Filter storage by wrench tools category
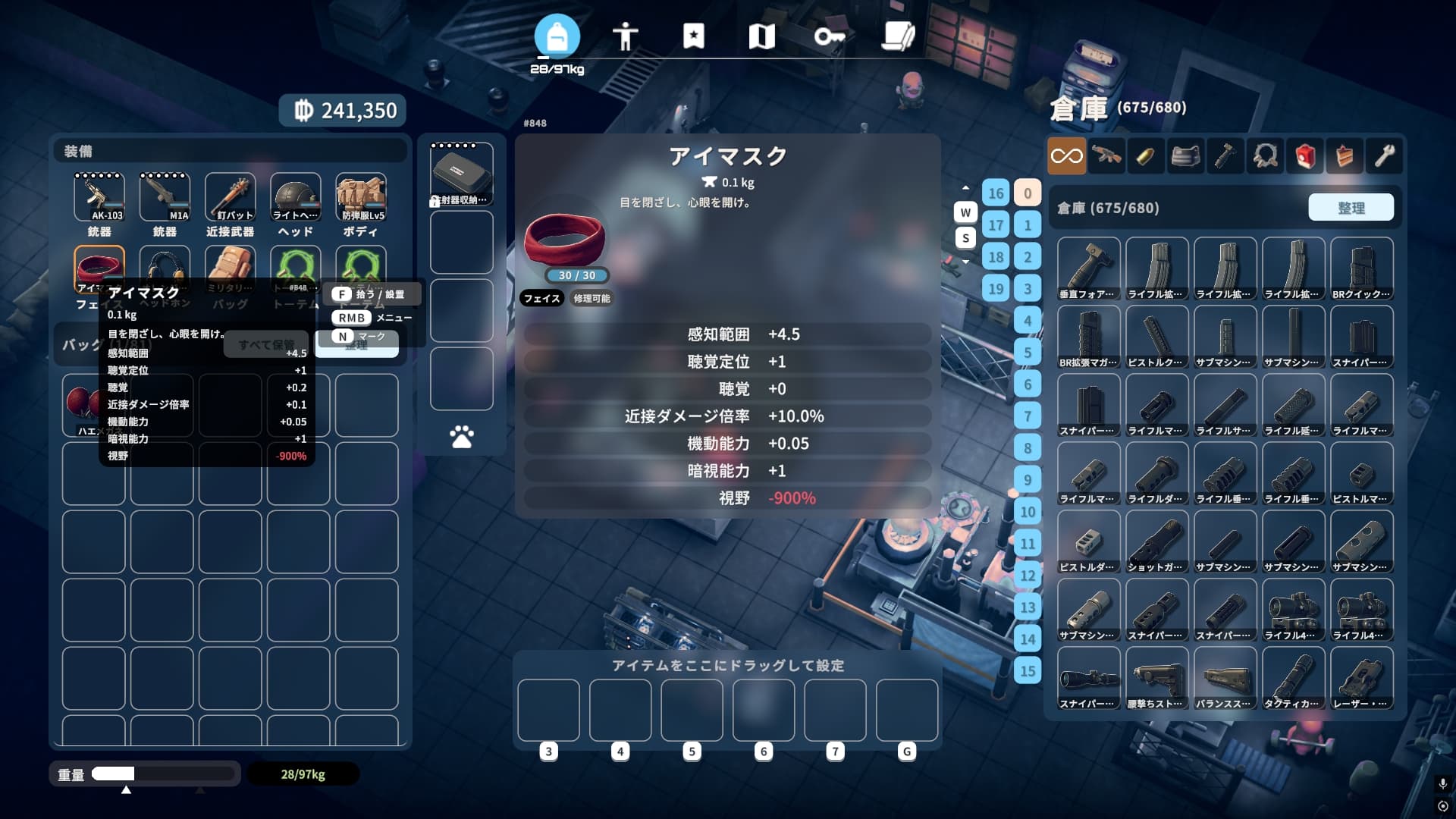Viewport: 1456px width, 819px height. (x=1384, y=156)
